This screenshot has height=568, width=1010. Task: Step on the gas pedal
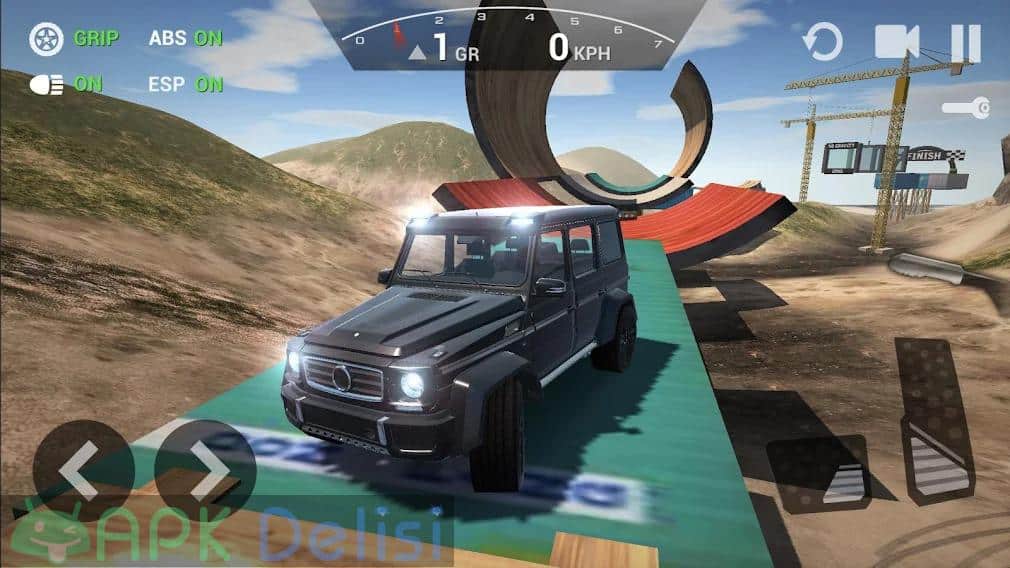pyautogui.click(x=934, y=418)
